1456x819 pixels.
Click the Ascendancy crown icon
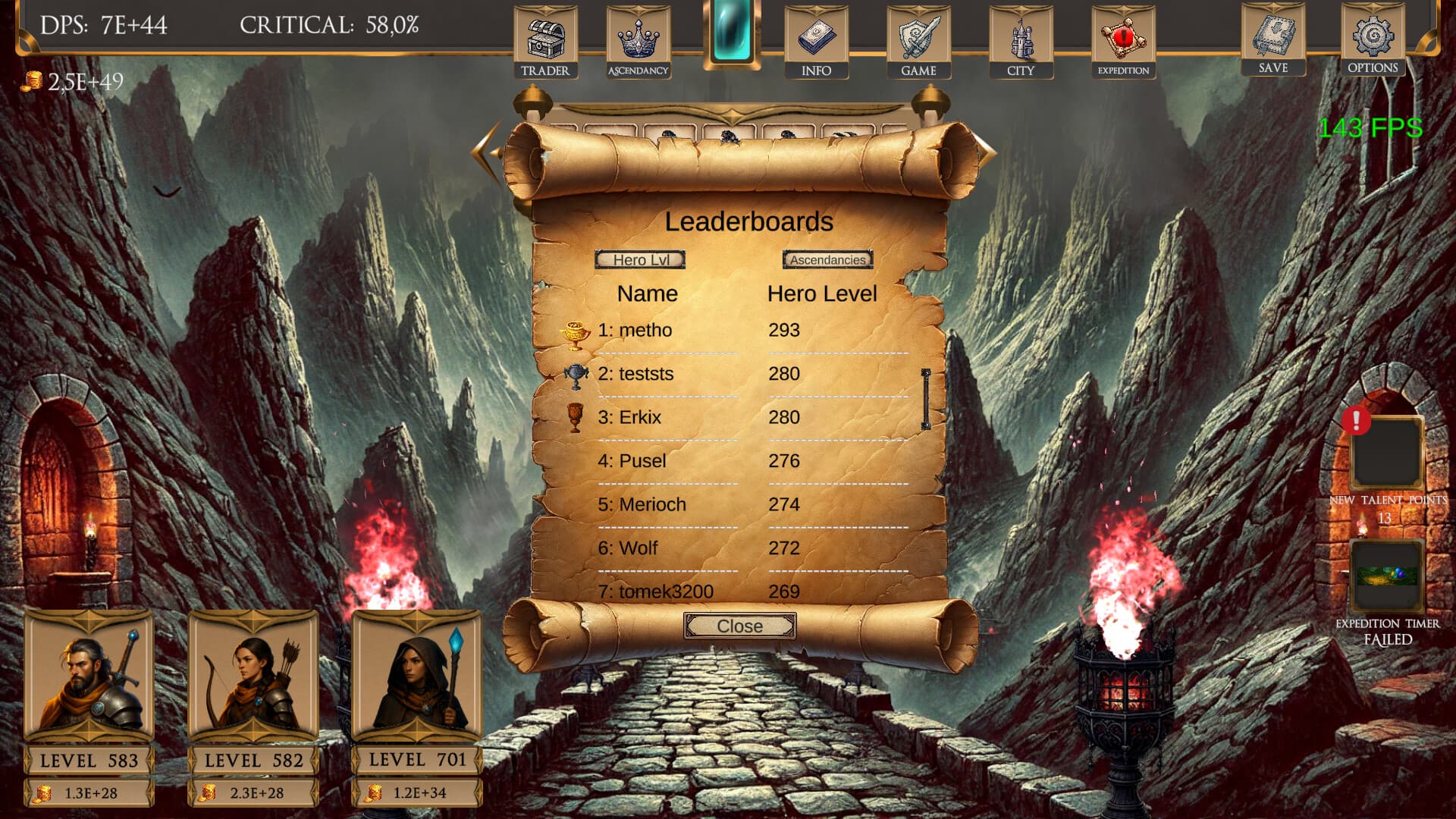coord(638,36)
